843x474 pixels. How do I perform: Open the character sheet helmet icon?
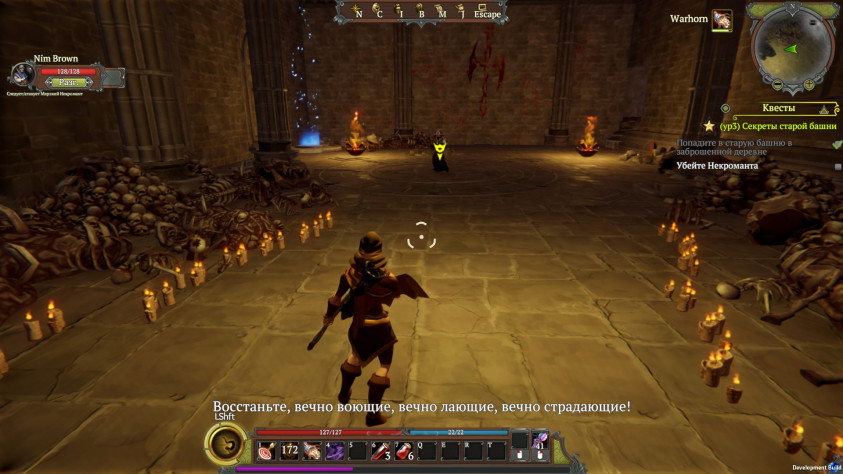point(378,10)
